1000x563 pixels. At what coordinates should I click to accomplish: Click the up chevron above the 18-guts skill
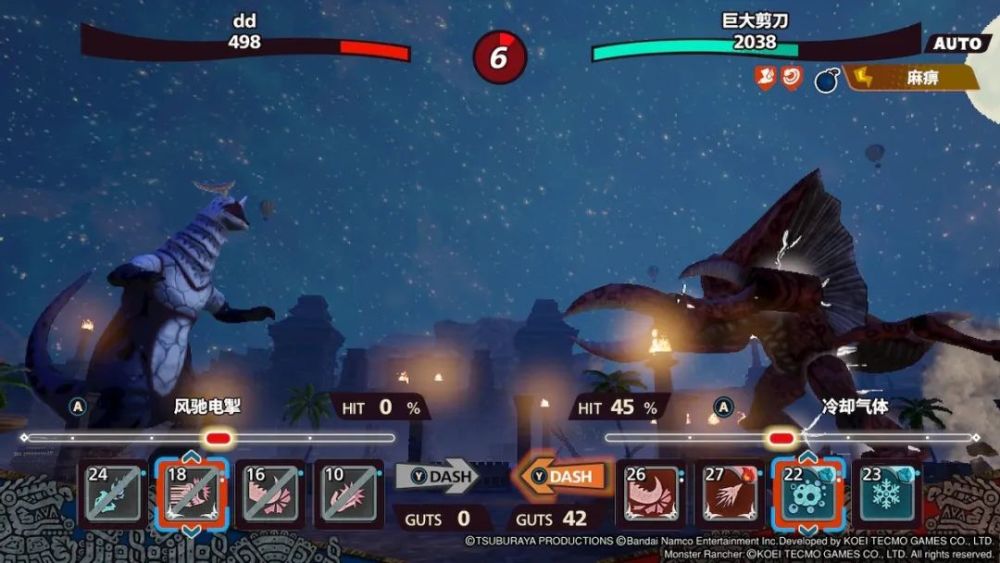(x=191, y=457)
